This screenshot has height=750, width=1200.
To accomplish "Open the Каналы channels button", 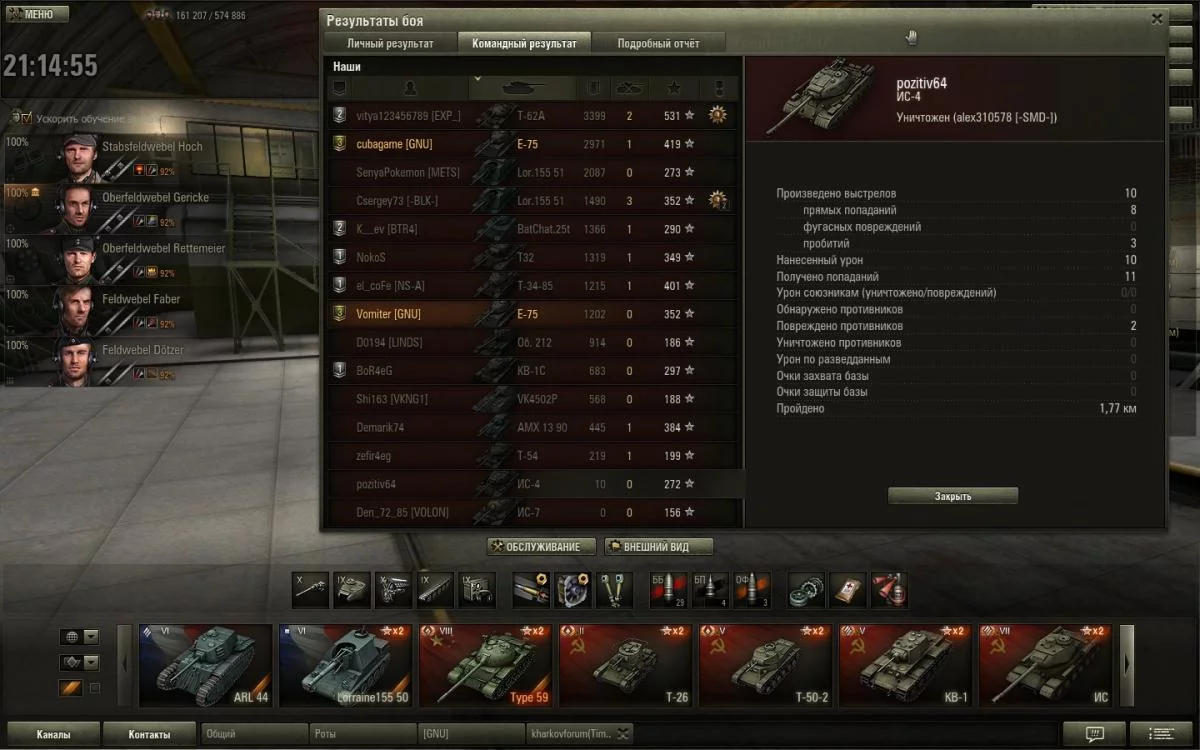I will click(53, 734).
